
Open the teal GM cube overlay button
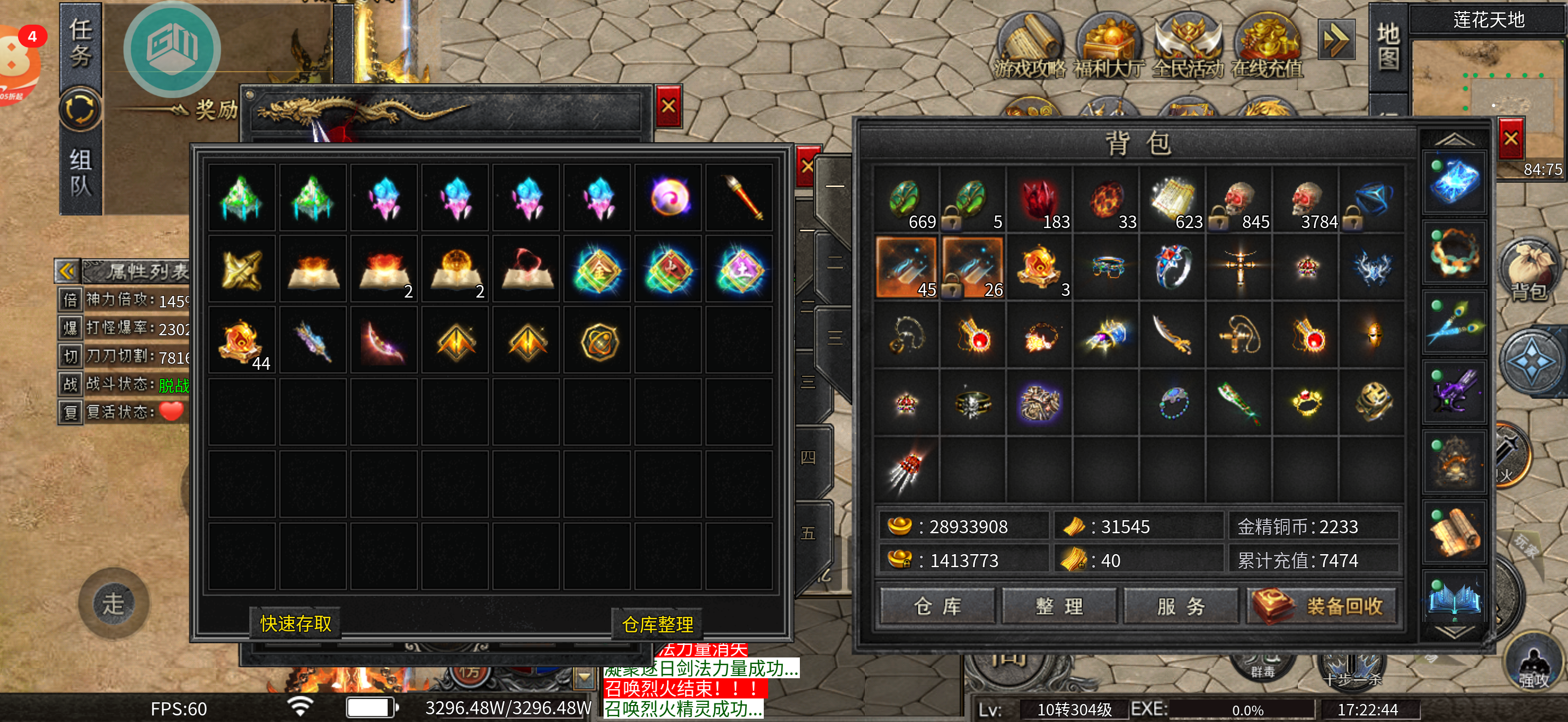click(172, 49)
